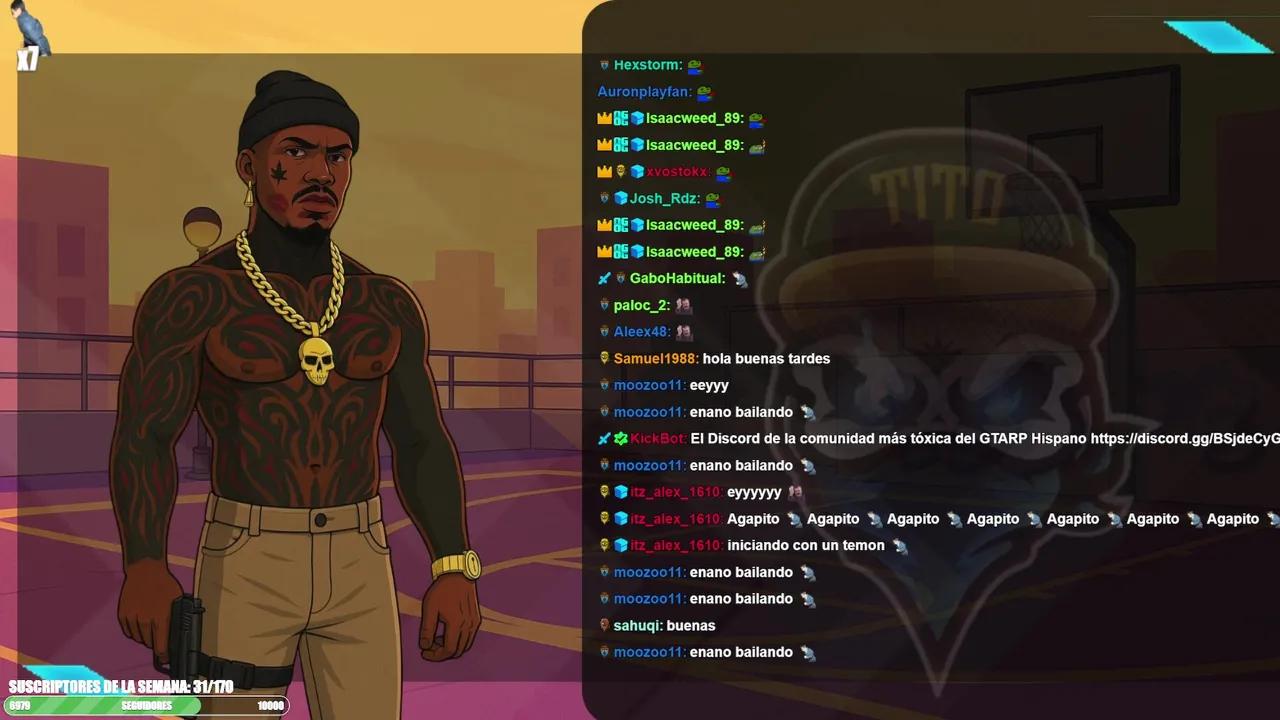Click the username Auronplayfan in chat
The image size is (1280, 720).
coord(645,91)
